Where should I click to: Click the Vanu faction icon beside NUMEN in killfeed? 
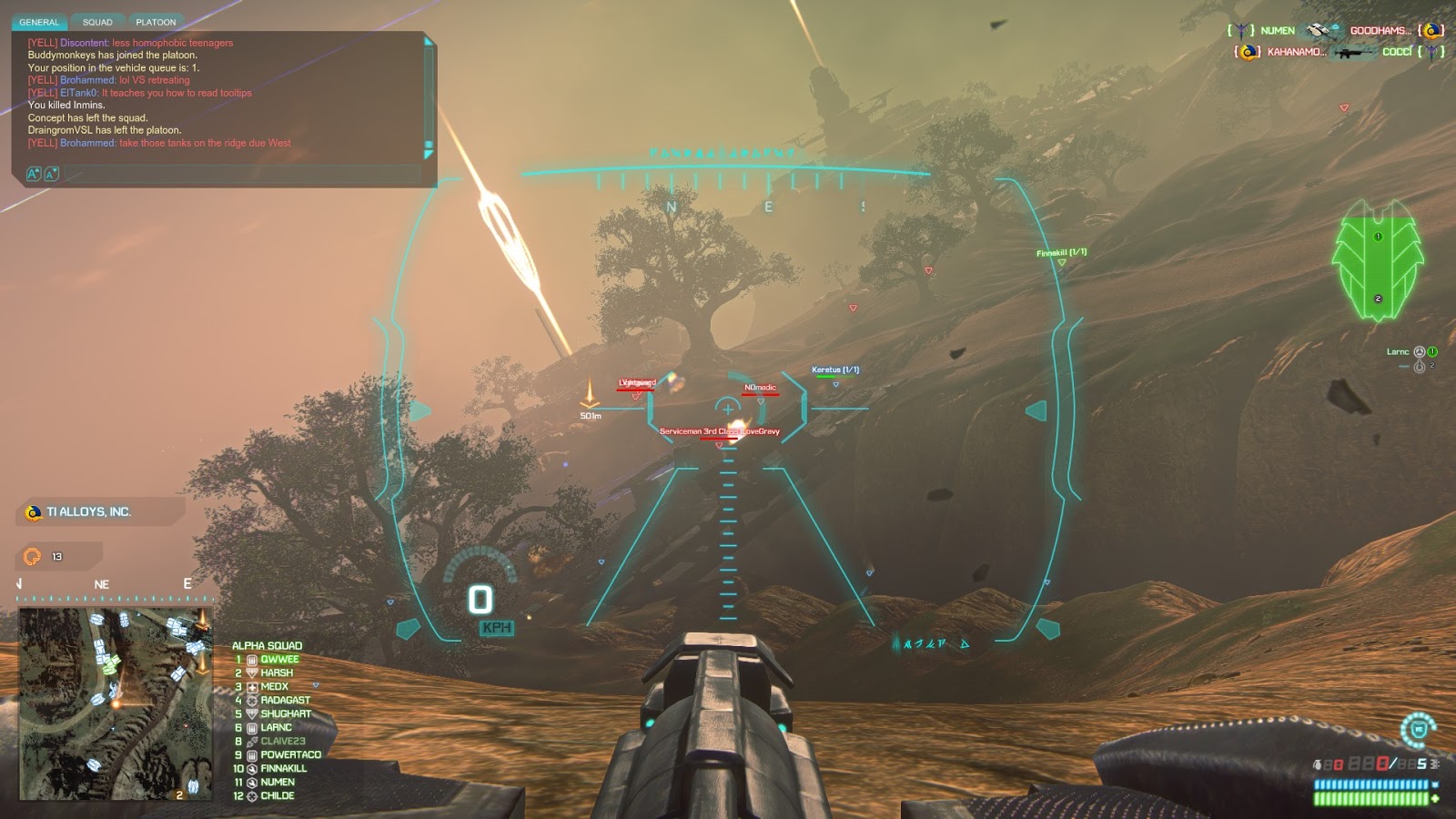[1242, 30]
